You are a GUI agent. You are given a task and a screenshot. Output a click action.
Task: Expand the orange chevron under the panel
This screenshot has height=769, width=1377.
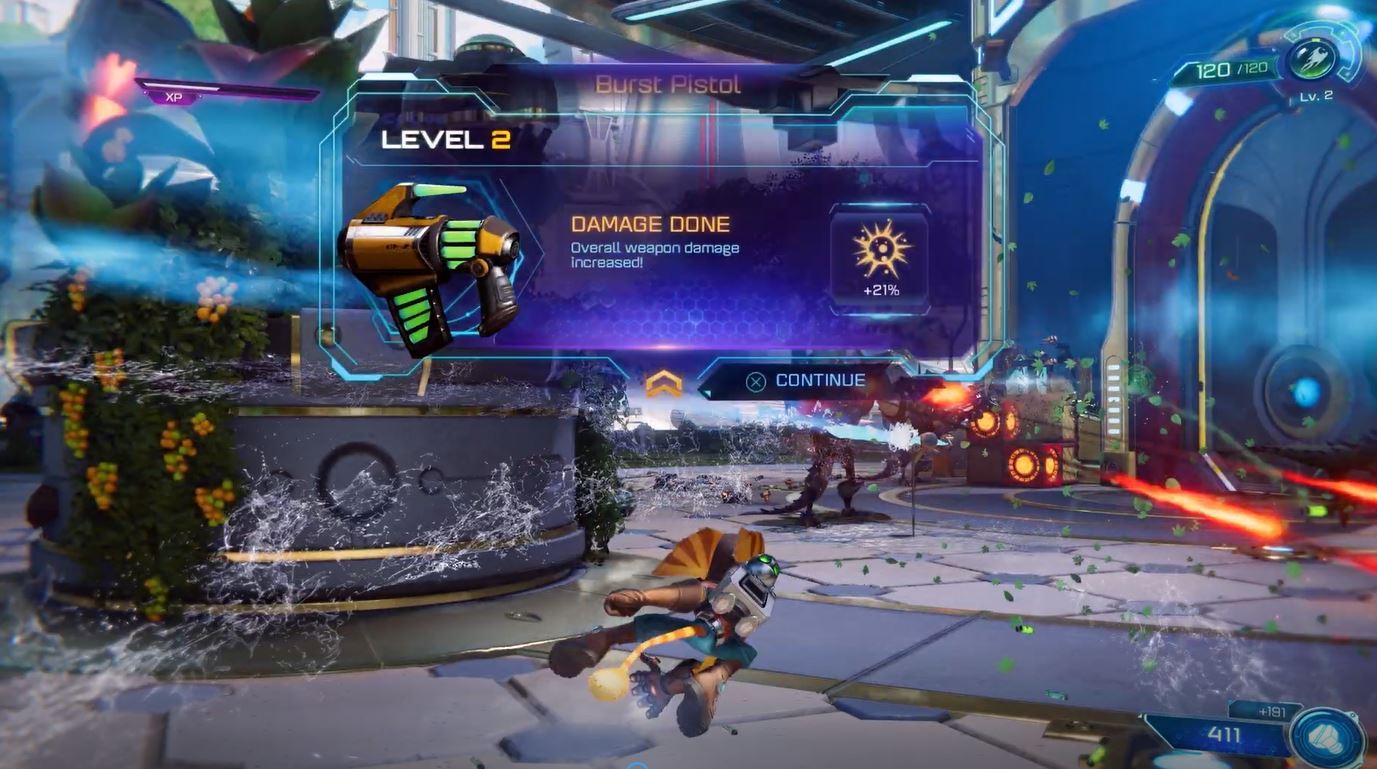[663, 383]
